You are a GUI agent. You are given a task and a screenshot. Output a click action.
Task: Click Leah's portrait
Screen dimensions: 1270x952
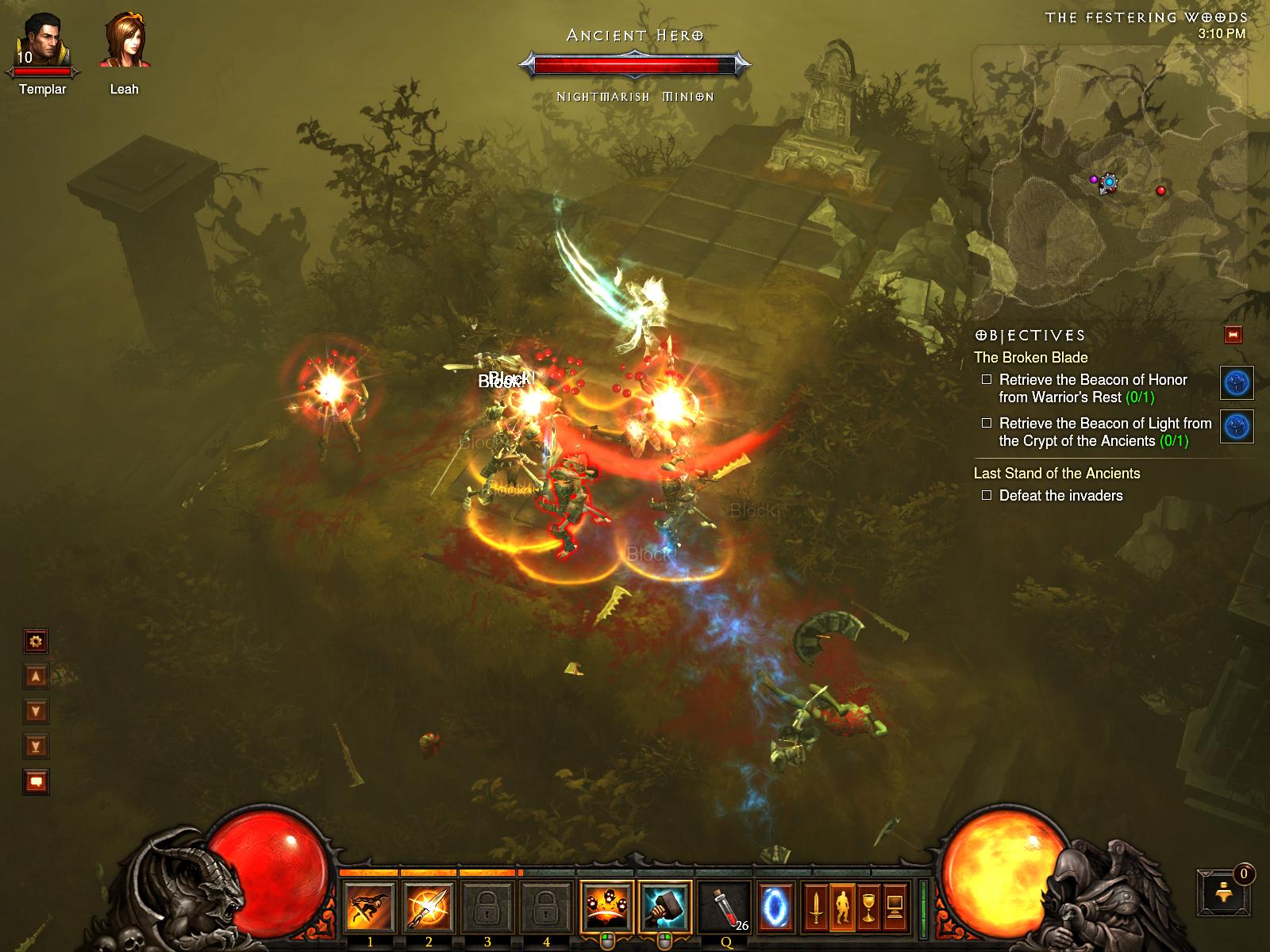125,41
